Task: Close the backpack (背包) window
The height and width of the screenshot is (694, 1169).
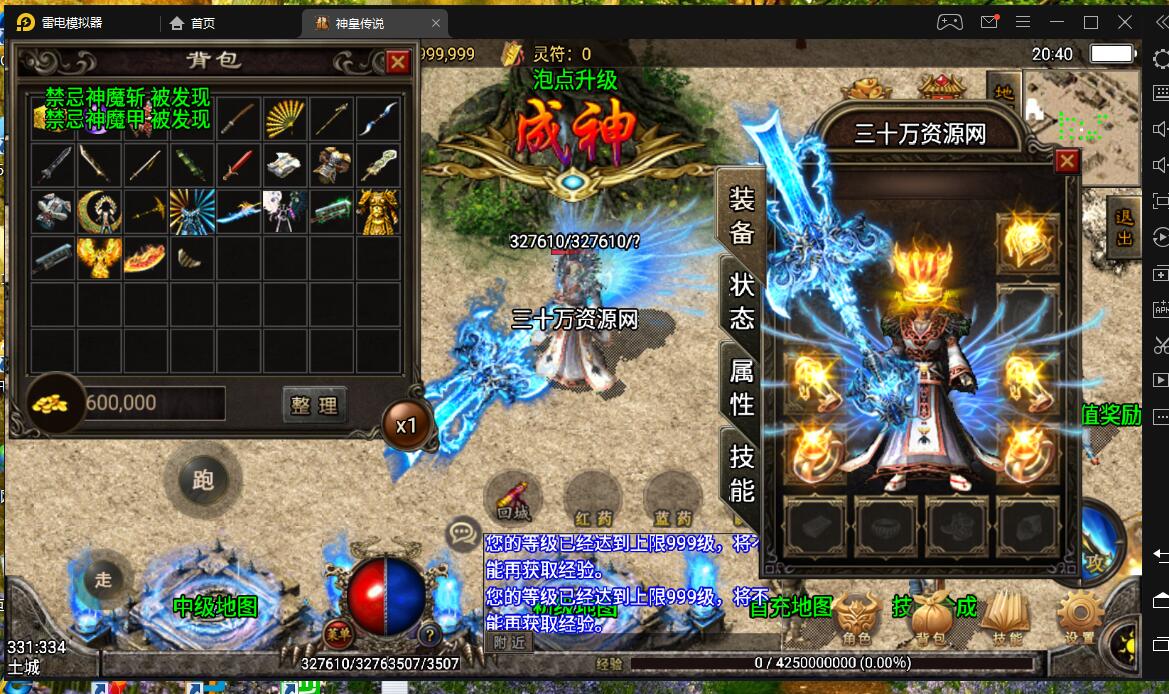Action: point(398,62)
